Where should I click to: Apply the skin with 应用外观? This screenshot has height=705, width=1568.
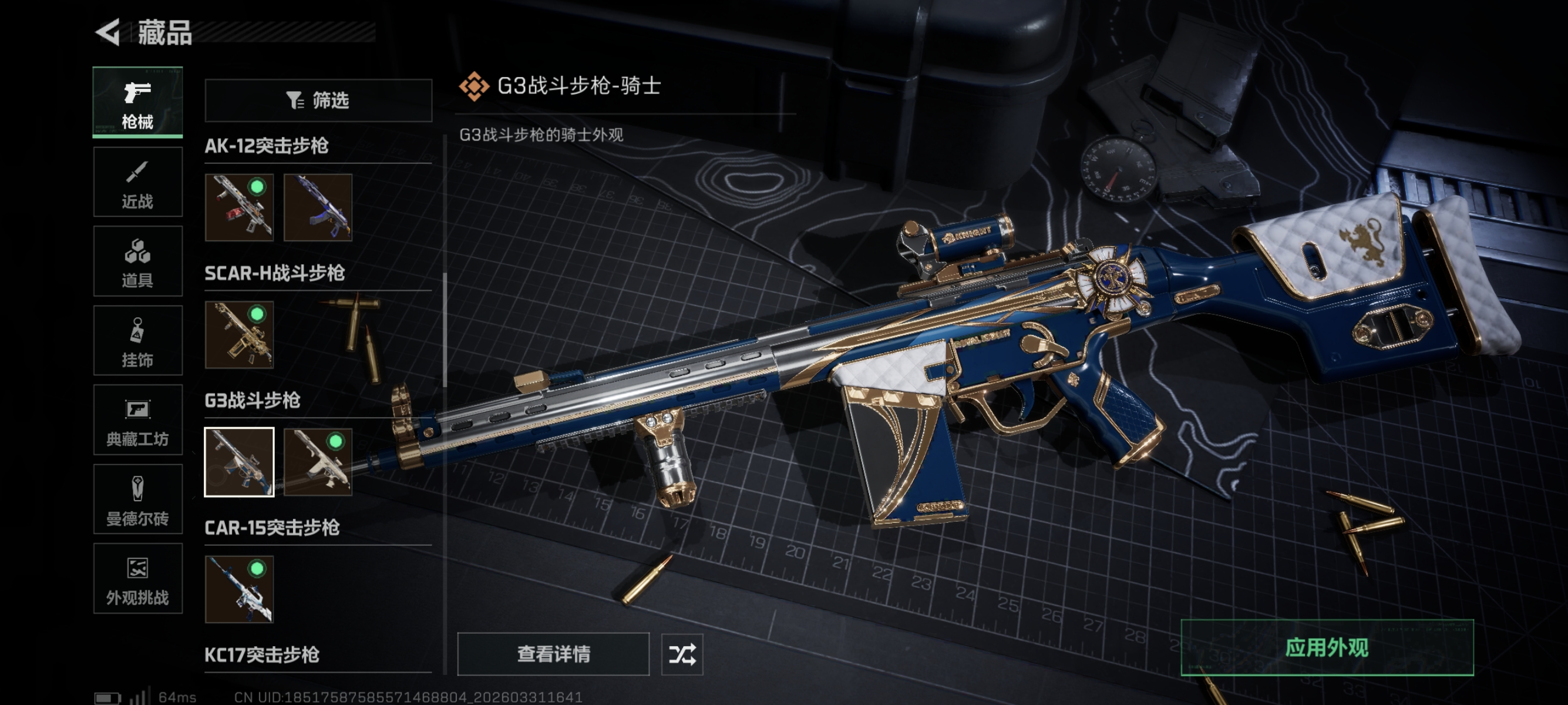click(x=1327, y=647)
